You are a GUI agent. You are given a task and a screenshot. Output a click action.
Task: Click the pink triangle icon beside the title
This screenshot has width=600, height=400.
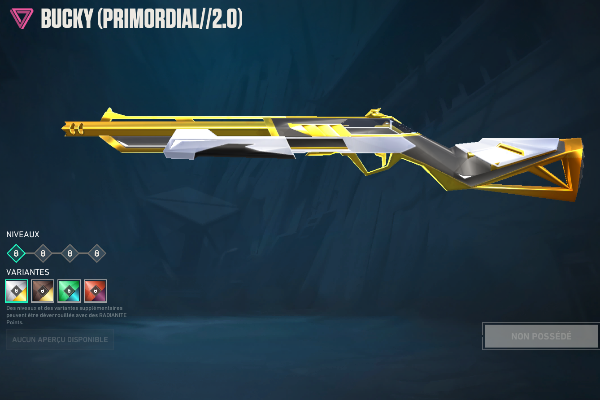pyautogui.click(x=19, y=19)
